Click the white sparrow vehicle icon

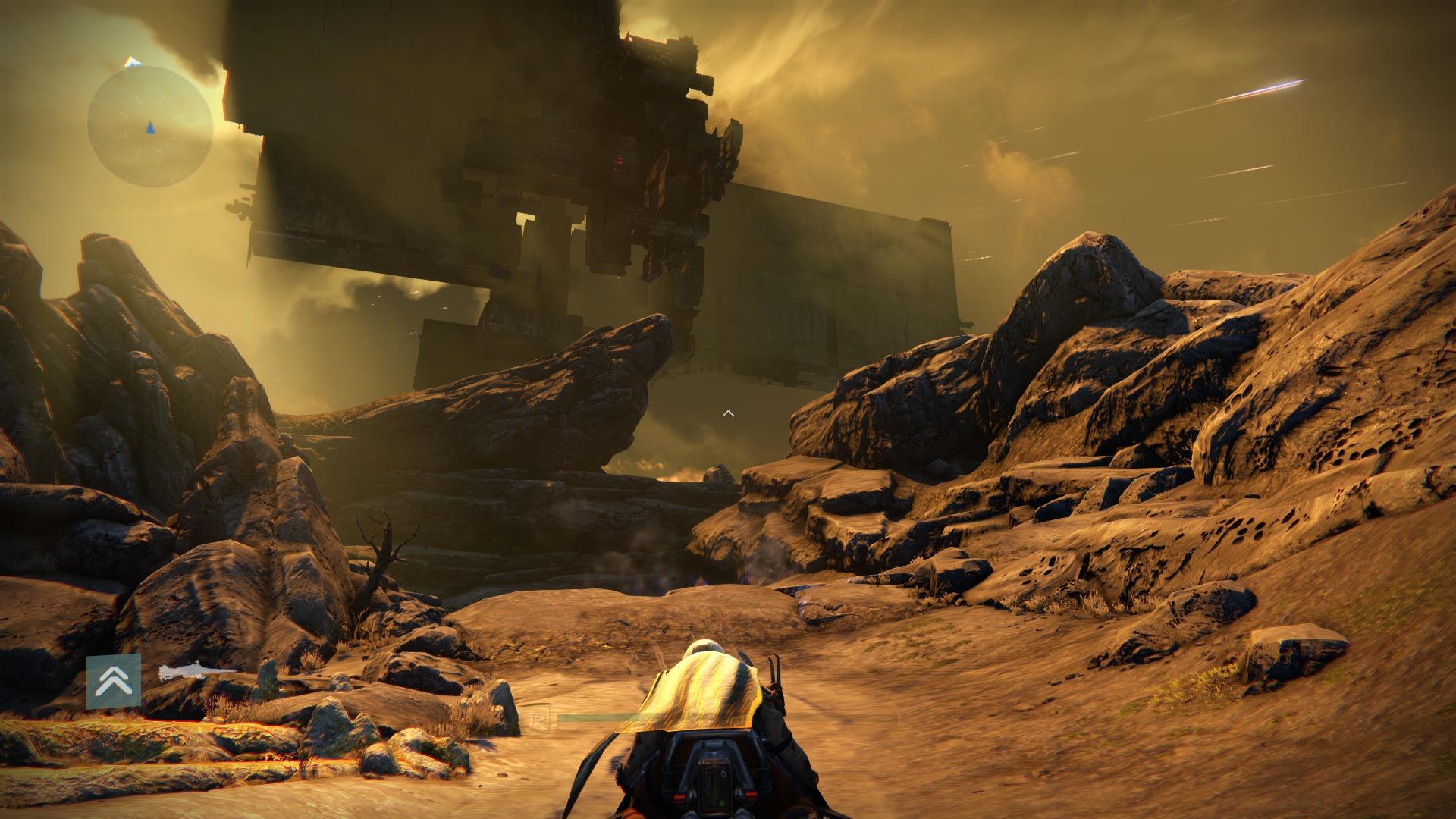coord(194,671)
